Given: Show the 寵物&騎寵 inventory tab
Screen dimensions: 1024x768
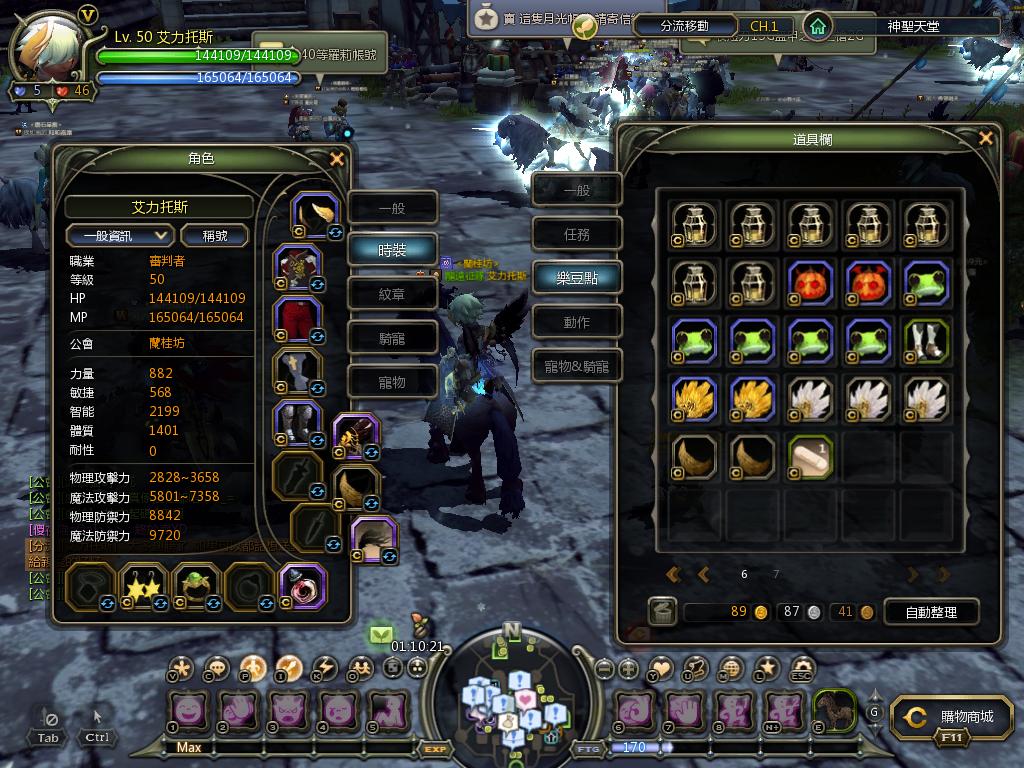Looking at the screenshot, I should [x=576, y=366].
